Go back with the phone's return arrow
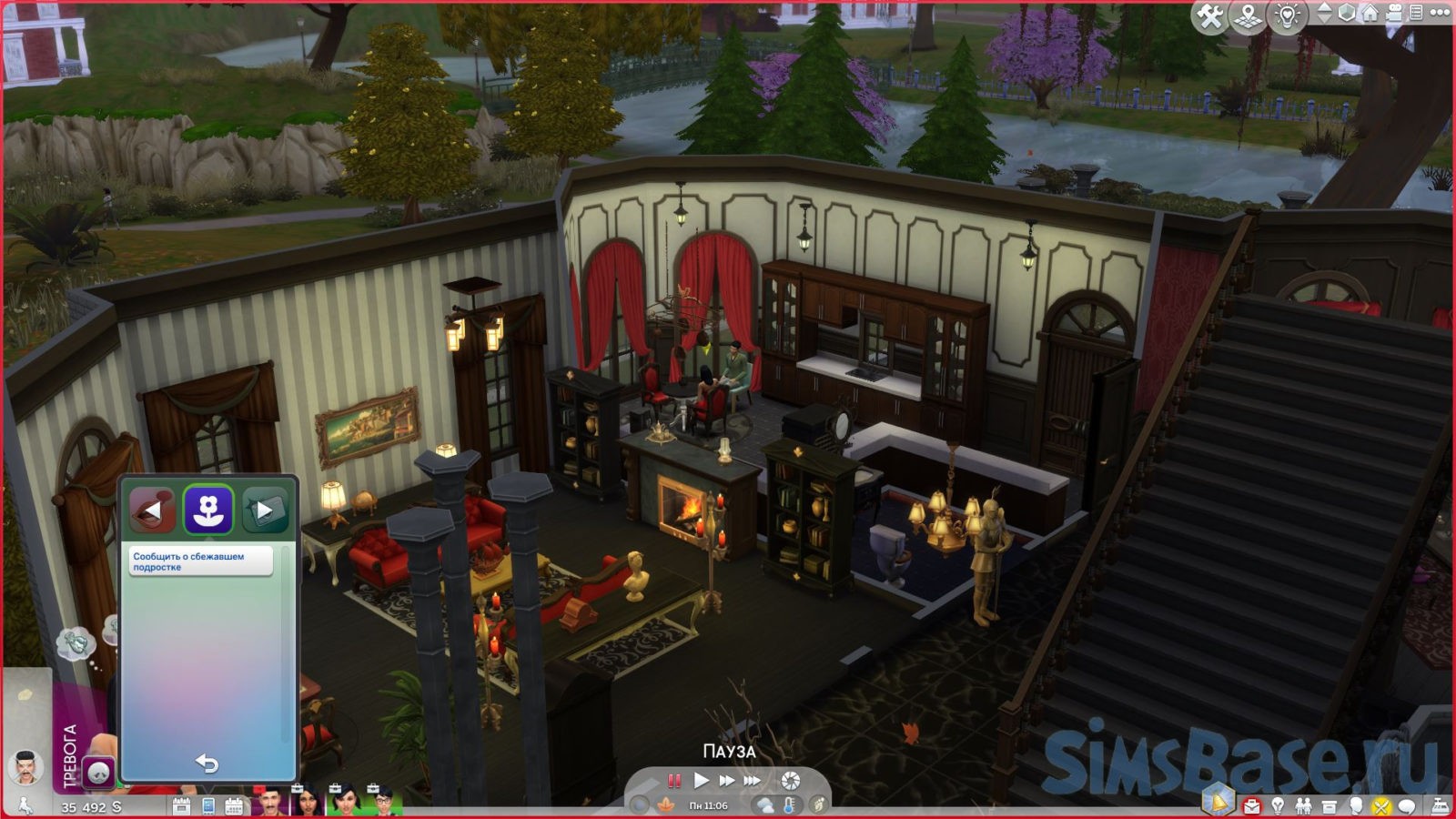The image size is (1456, 819). tap(207, 763)
